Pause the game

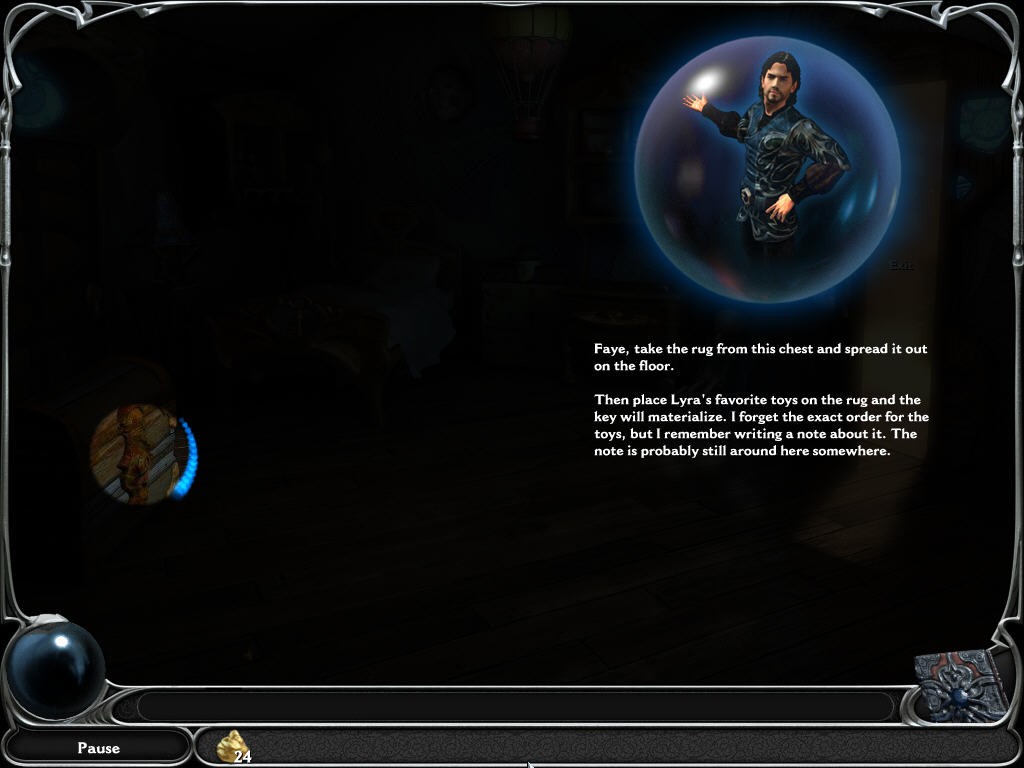98,747
